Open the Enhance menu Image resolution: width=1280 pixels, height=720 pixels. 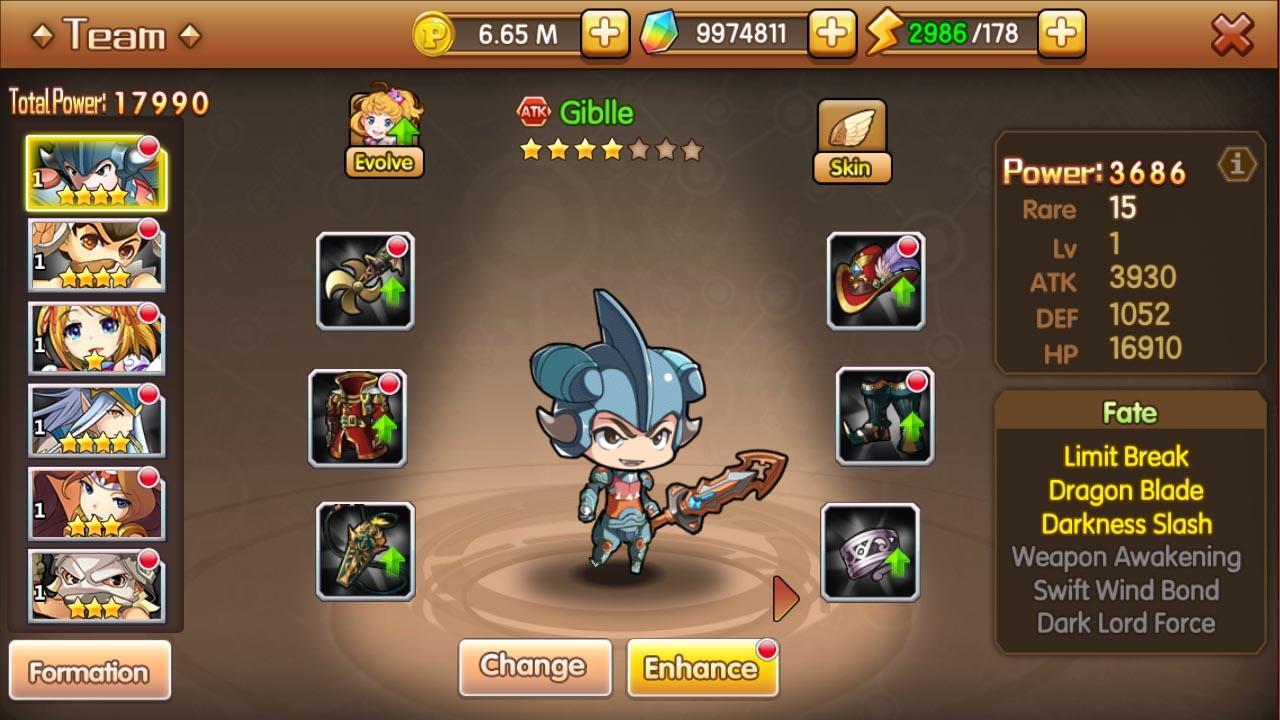tap(703, 667)
